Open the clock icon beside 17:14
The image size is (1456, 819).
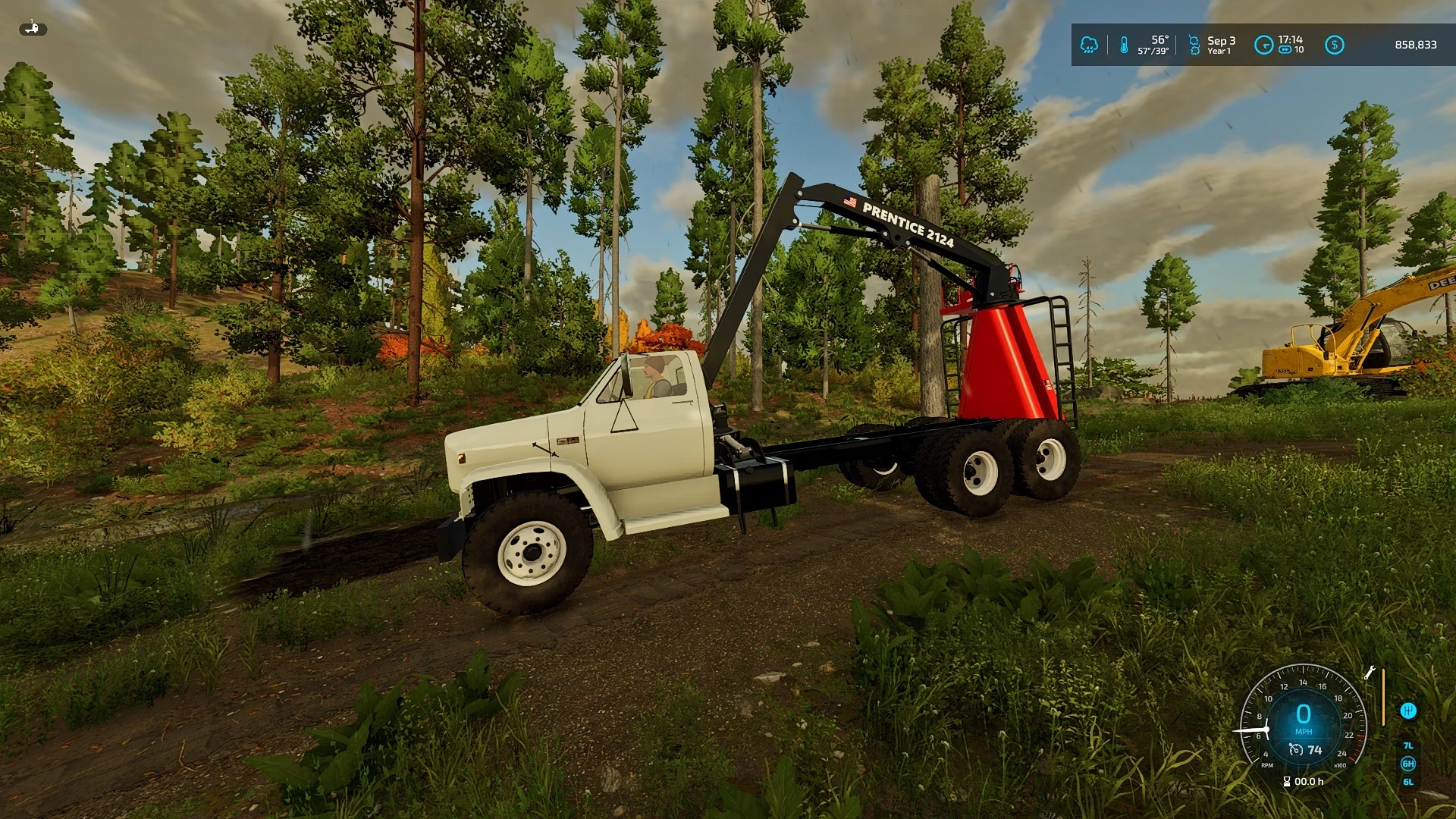coord(1264,45)
